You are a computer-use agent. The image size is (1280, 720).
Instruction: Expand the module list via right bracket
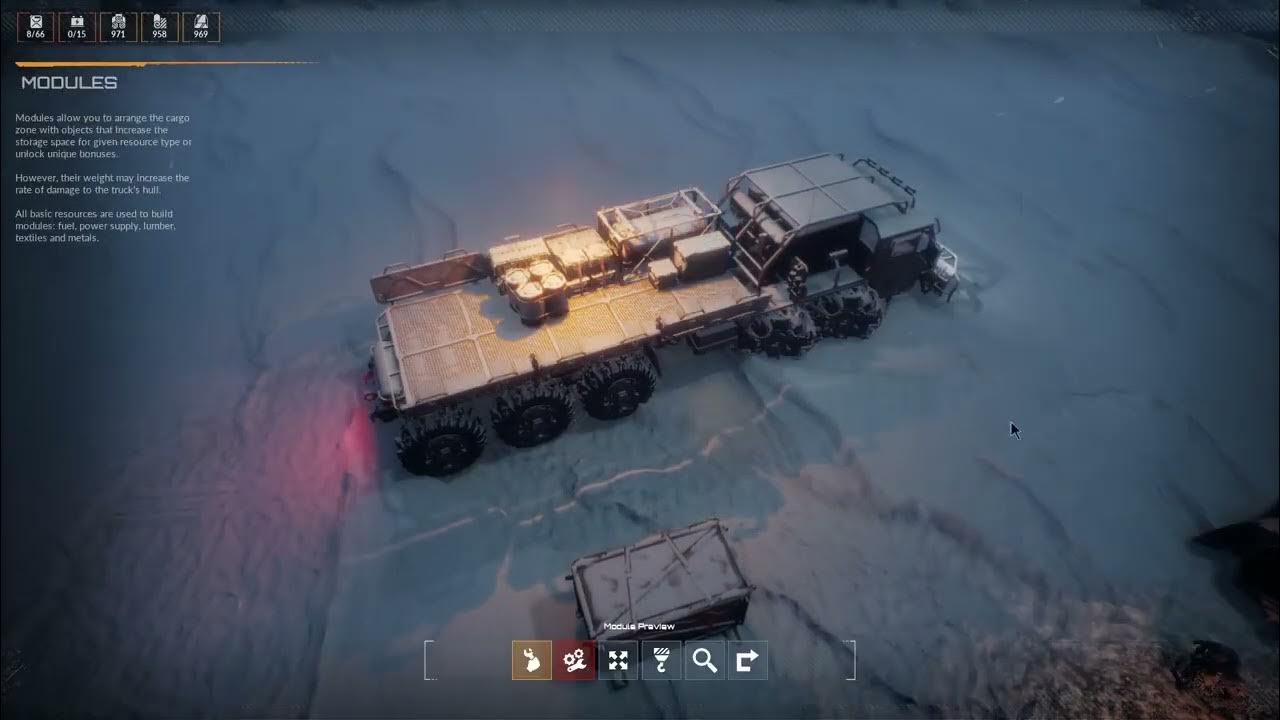tap(855, 659)
